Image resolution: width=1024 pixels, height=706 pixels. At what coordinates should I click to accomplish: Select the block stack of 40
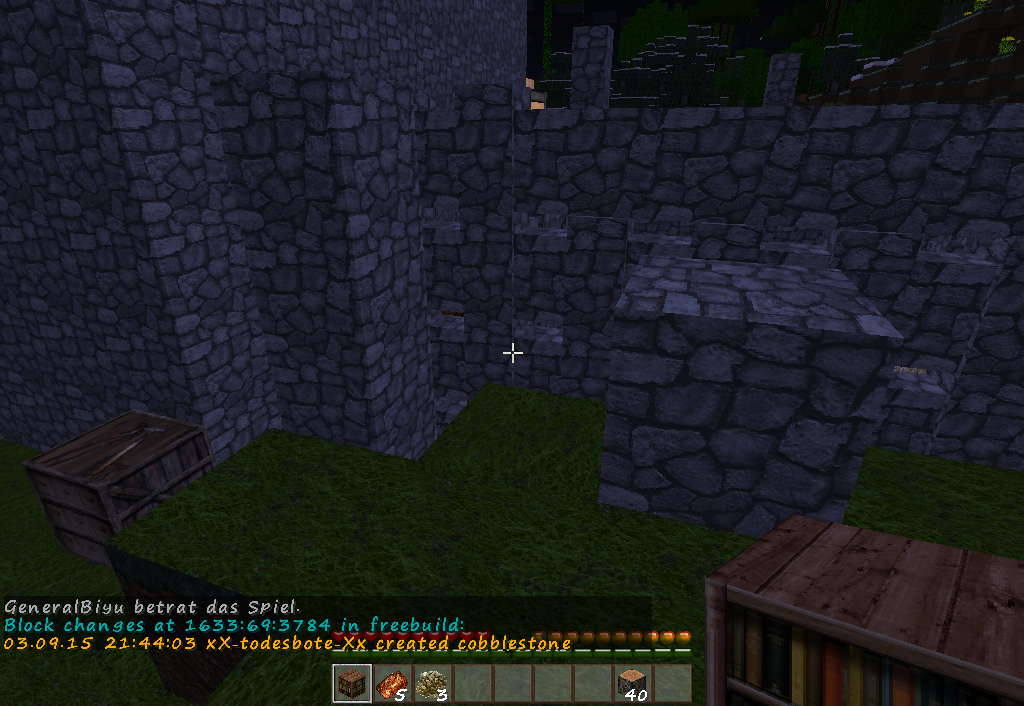(632, 684)
